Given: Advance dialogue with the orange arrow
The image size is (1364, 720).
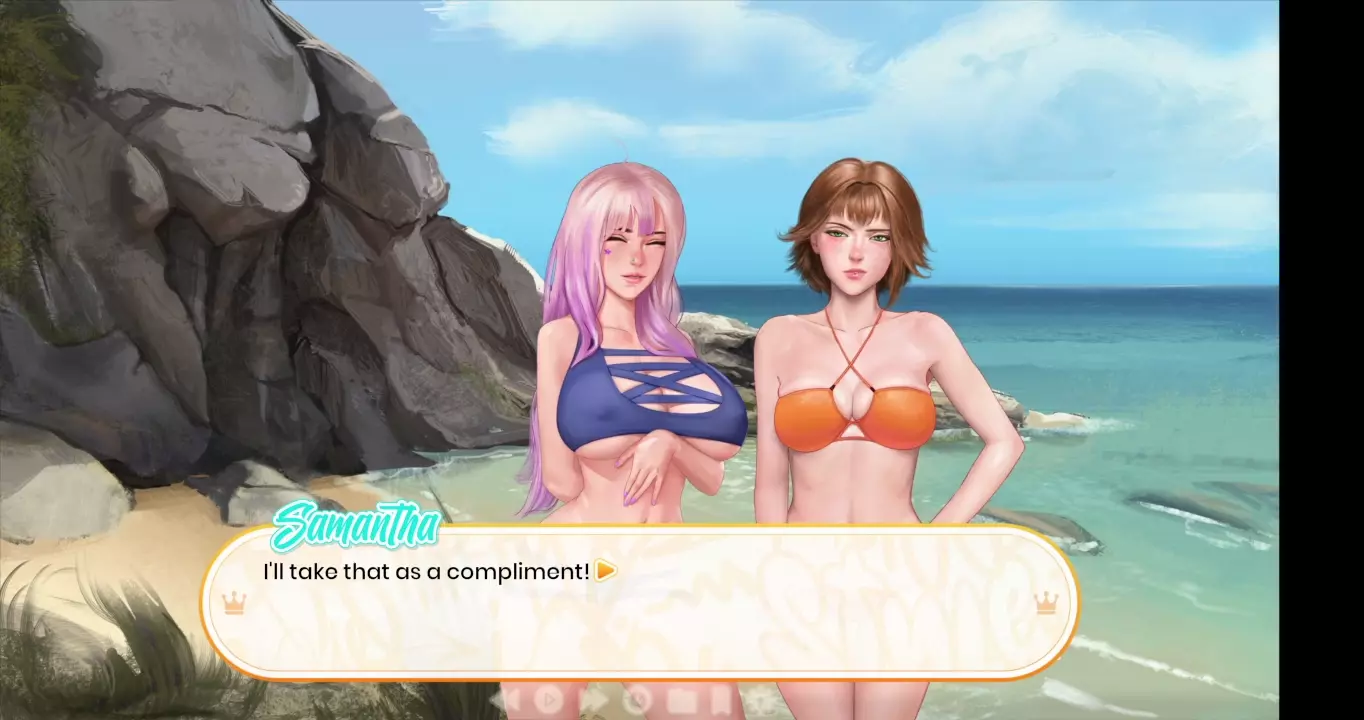Looking at the screenshot, I should coord(605,571).
